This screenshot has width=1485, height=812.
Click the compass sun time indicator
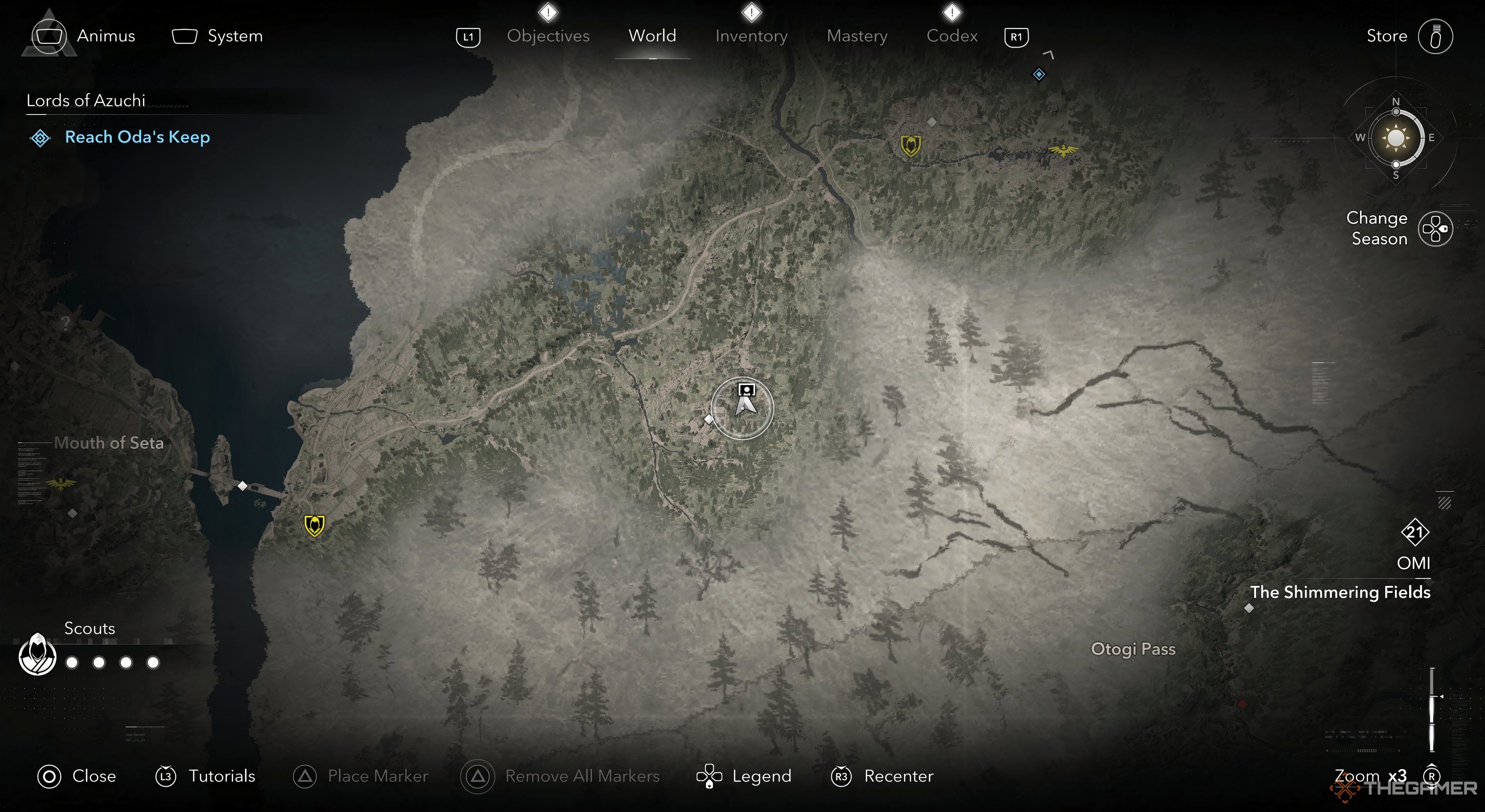(x=1396, y=138)
